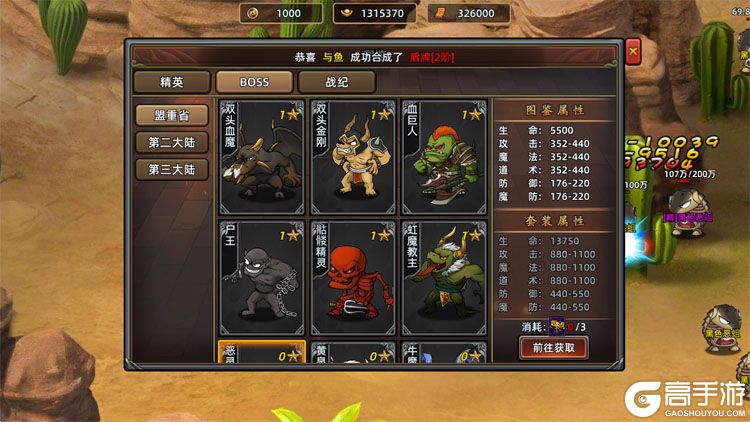Switch to the 精英 tab
750x422 pixels.
[171, 82]
